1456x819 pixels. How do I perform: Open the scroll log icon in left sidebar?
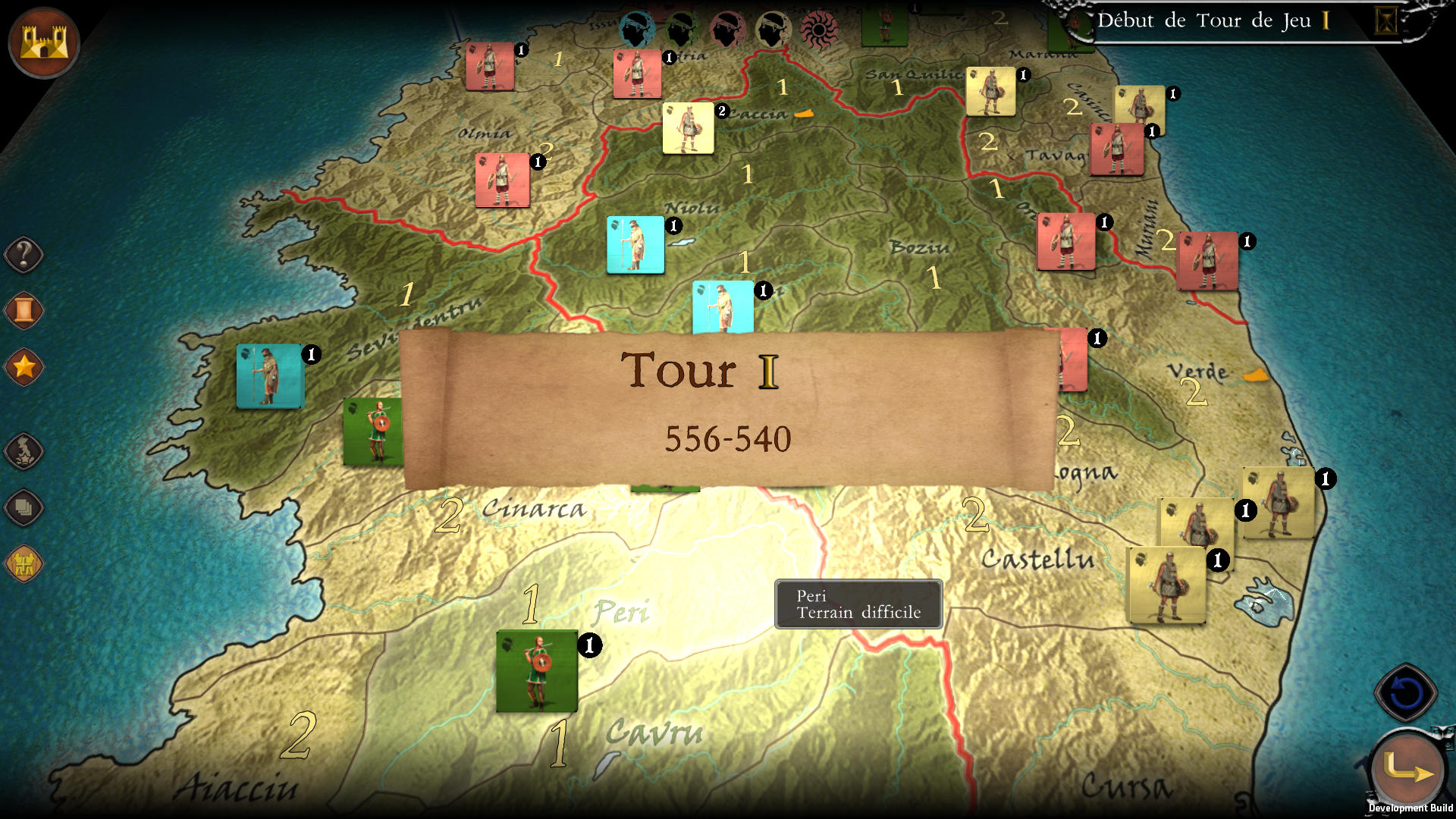pos(23,309)
